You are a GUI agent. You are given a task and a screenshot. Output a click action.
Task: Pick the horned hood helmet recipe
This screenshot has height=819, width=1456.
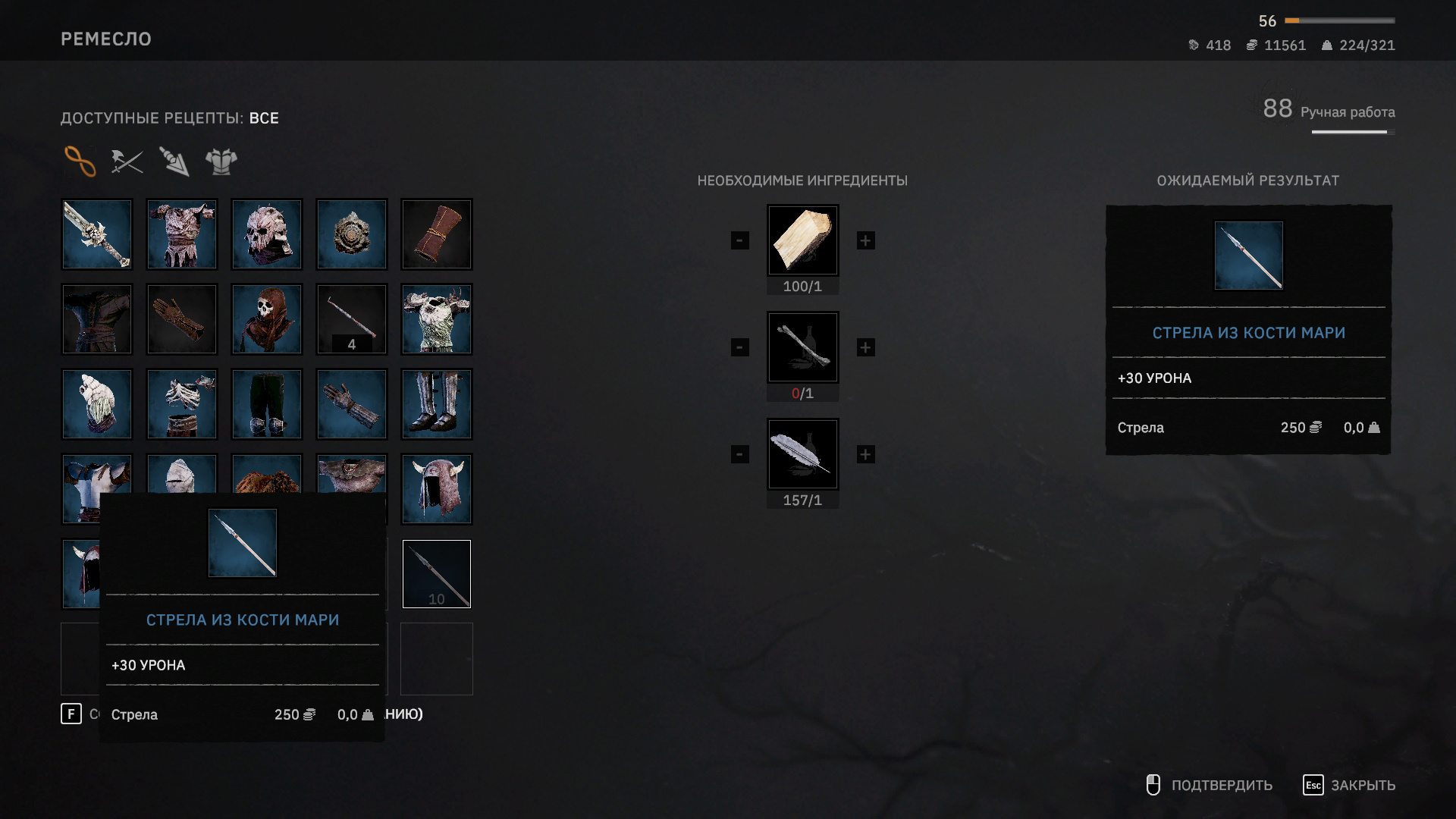tap(437, 489)
